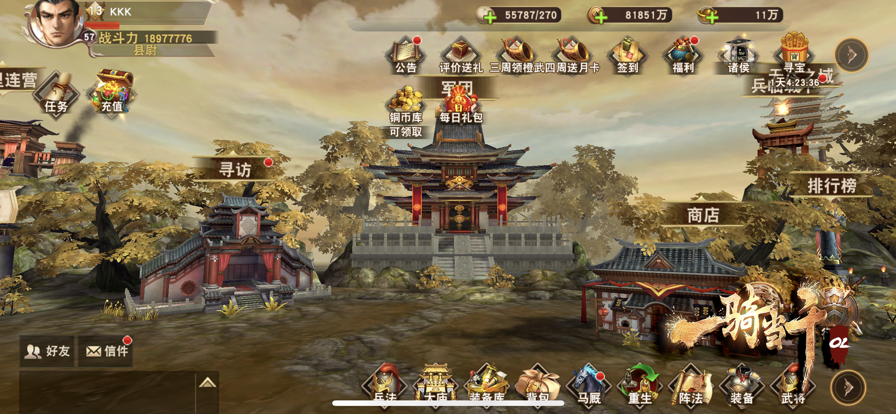
Task: Open the 排行榜 leaderboard
Action: click(x=832, y=186)
